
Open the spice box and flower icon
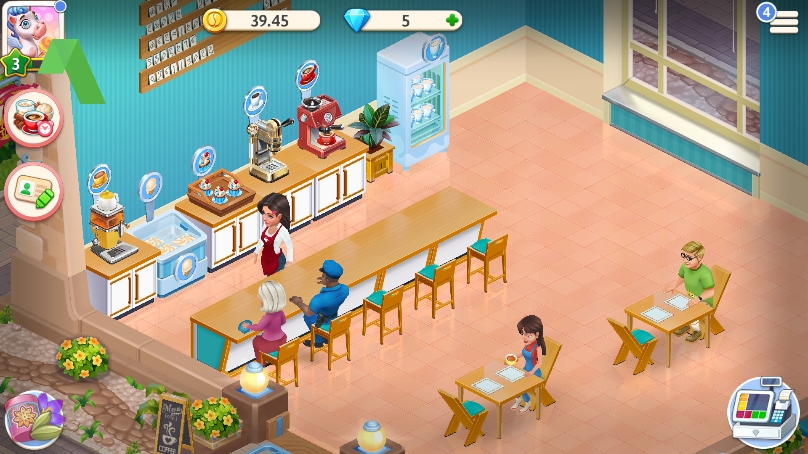(x=34, y=420)
